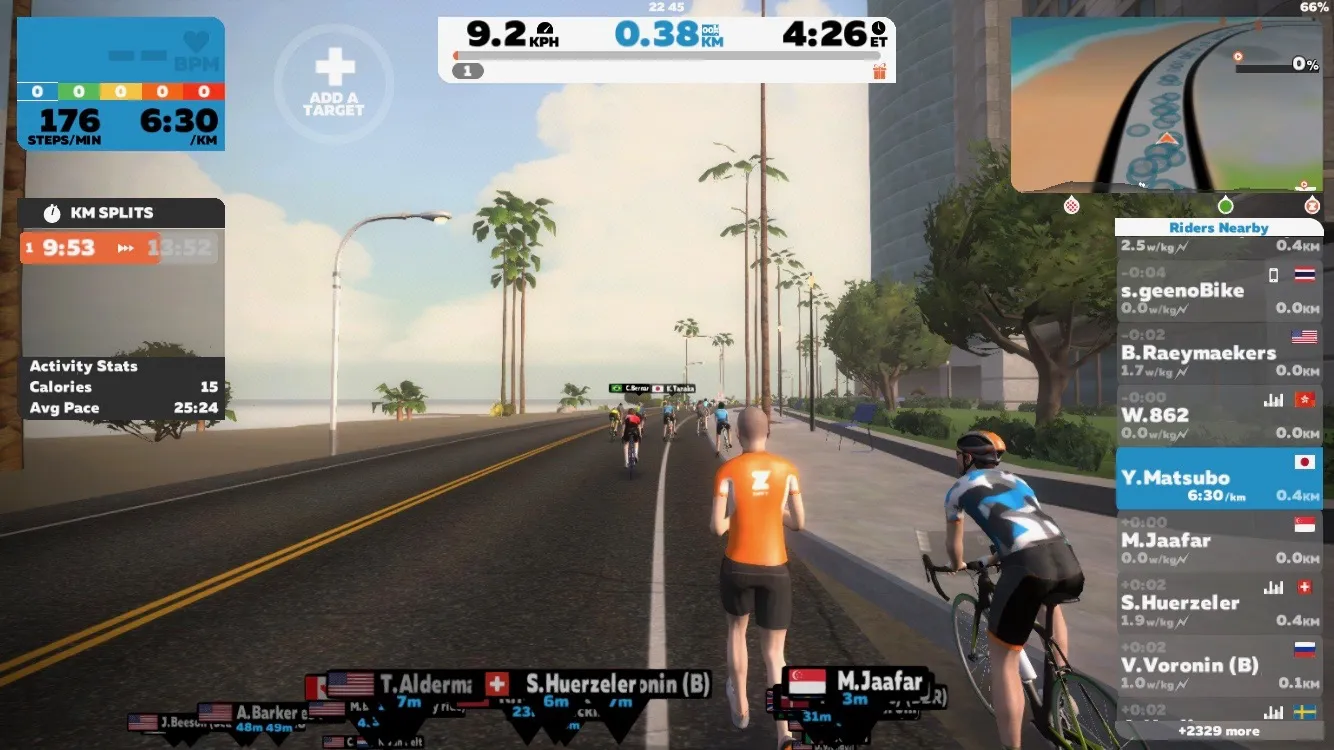This screenshot has width=1334, height=750.
Task: Choose rider W.862 from the list
Action: [1219, 415]
